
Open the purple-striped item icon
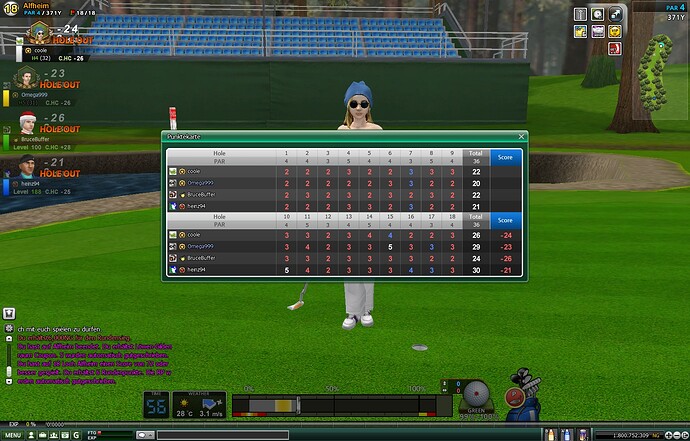(x=596, y=31)
